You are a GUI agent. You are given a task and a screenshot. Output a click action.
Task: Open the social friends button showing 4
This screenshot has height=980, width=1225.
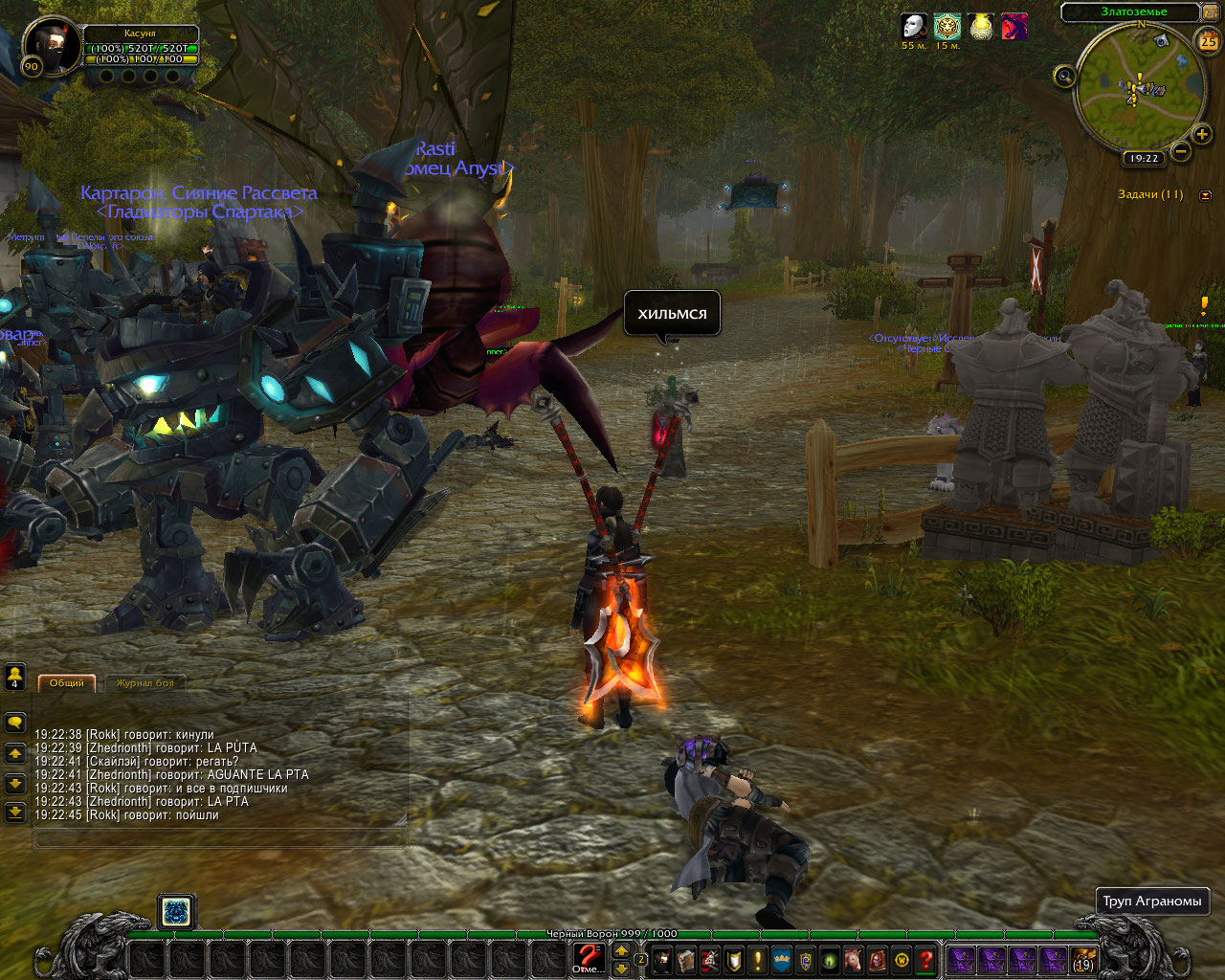pos(15,678)
